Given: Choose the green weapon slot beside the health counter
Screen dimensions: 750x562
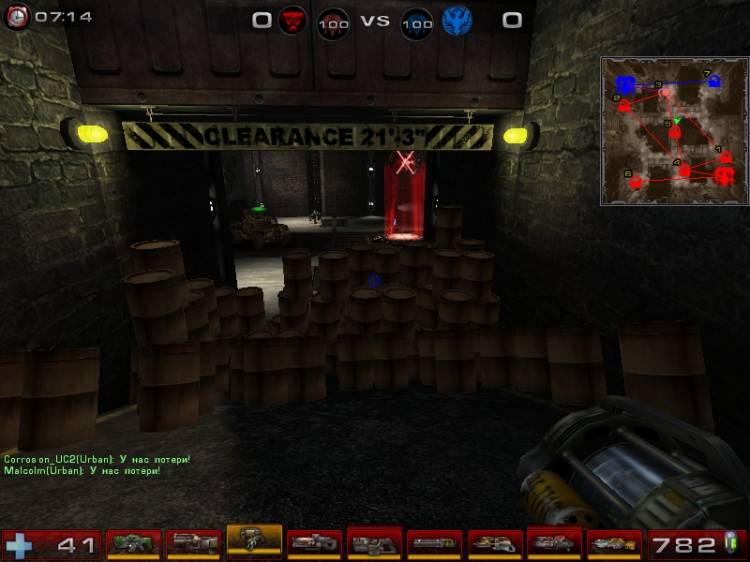Looking at the screenshot, I should pyautogui.click(x=133, y=543).
